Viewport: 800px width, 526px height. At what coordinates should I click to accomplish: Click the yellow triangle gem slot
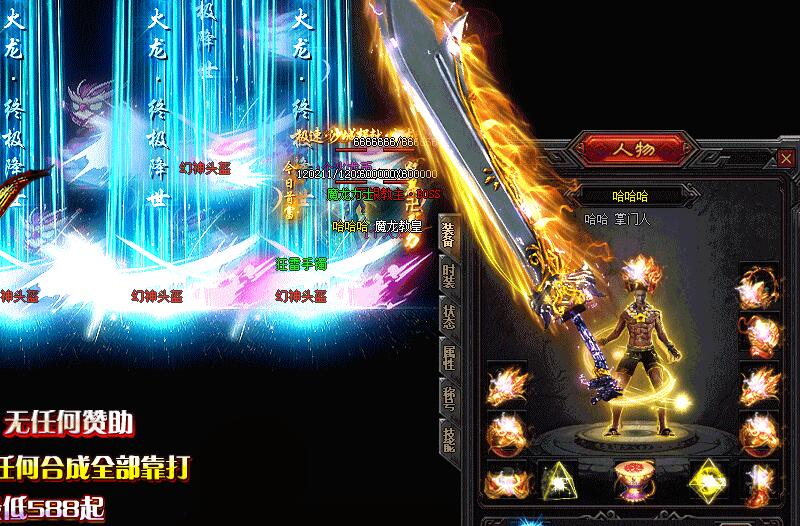[556, 481]
